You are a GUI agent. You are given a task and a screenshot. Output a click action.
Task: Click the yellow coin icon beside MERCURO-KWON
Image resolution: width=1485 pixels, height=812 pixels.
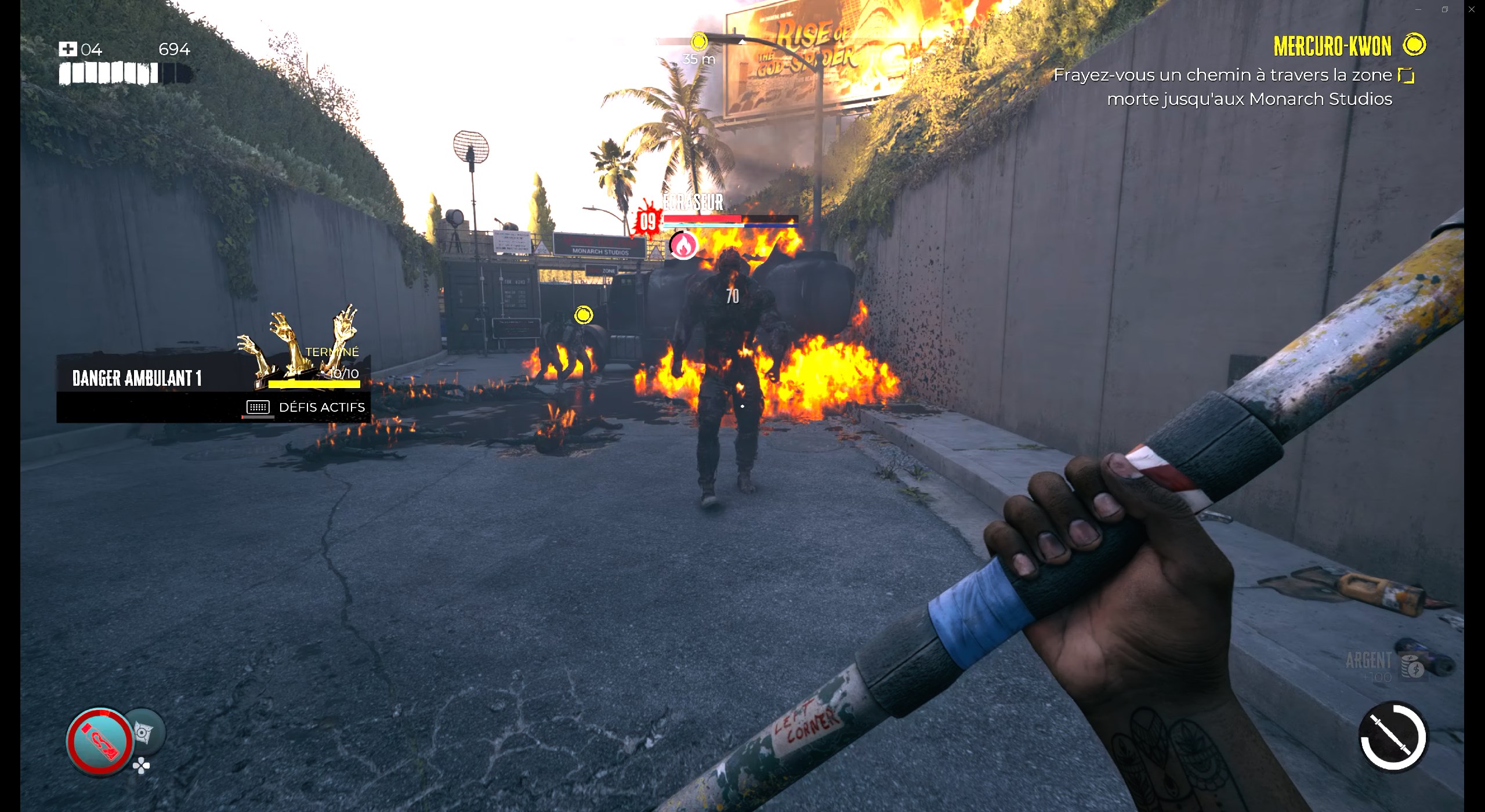pyautogui.click(x=1414, y=45)
